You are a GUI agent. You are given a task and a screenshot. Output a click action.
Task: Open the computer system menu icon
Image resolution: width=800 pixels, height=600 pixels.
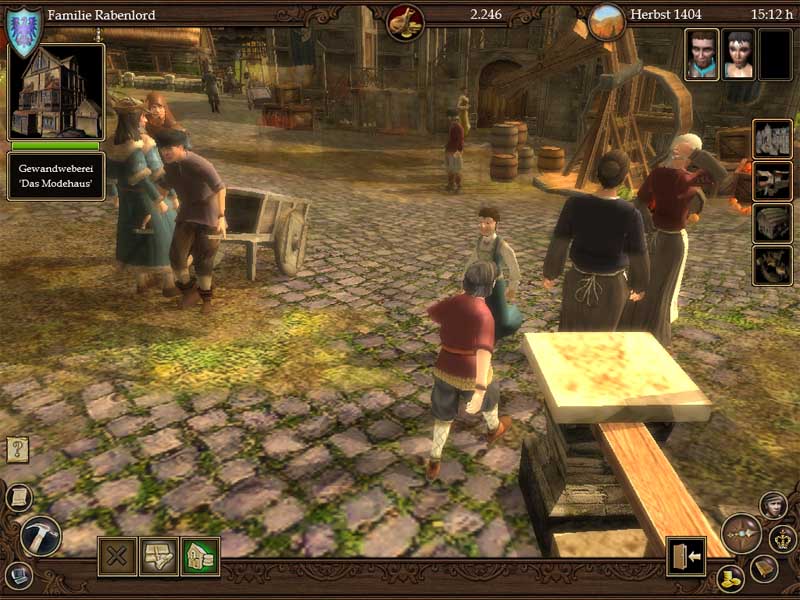[18, 575]
